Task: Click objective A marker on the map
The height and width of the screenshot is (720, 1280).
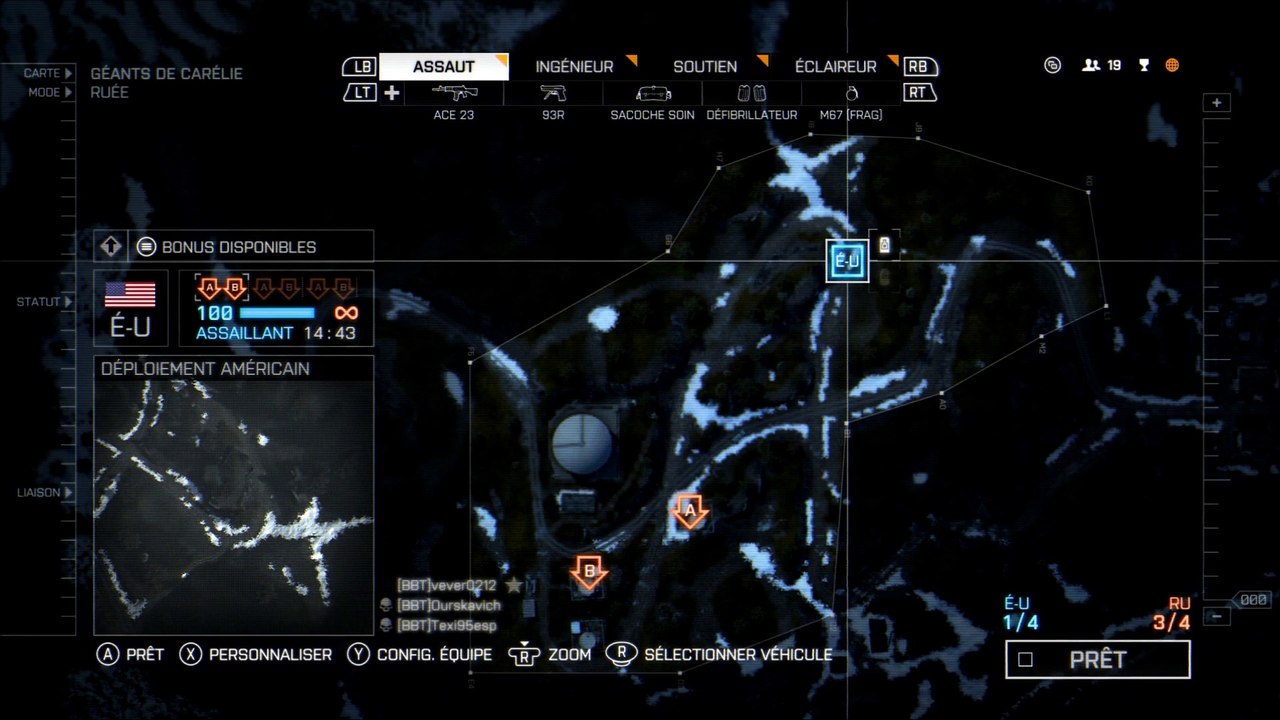Action: coord(690,511)
